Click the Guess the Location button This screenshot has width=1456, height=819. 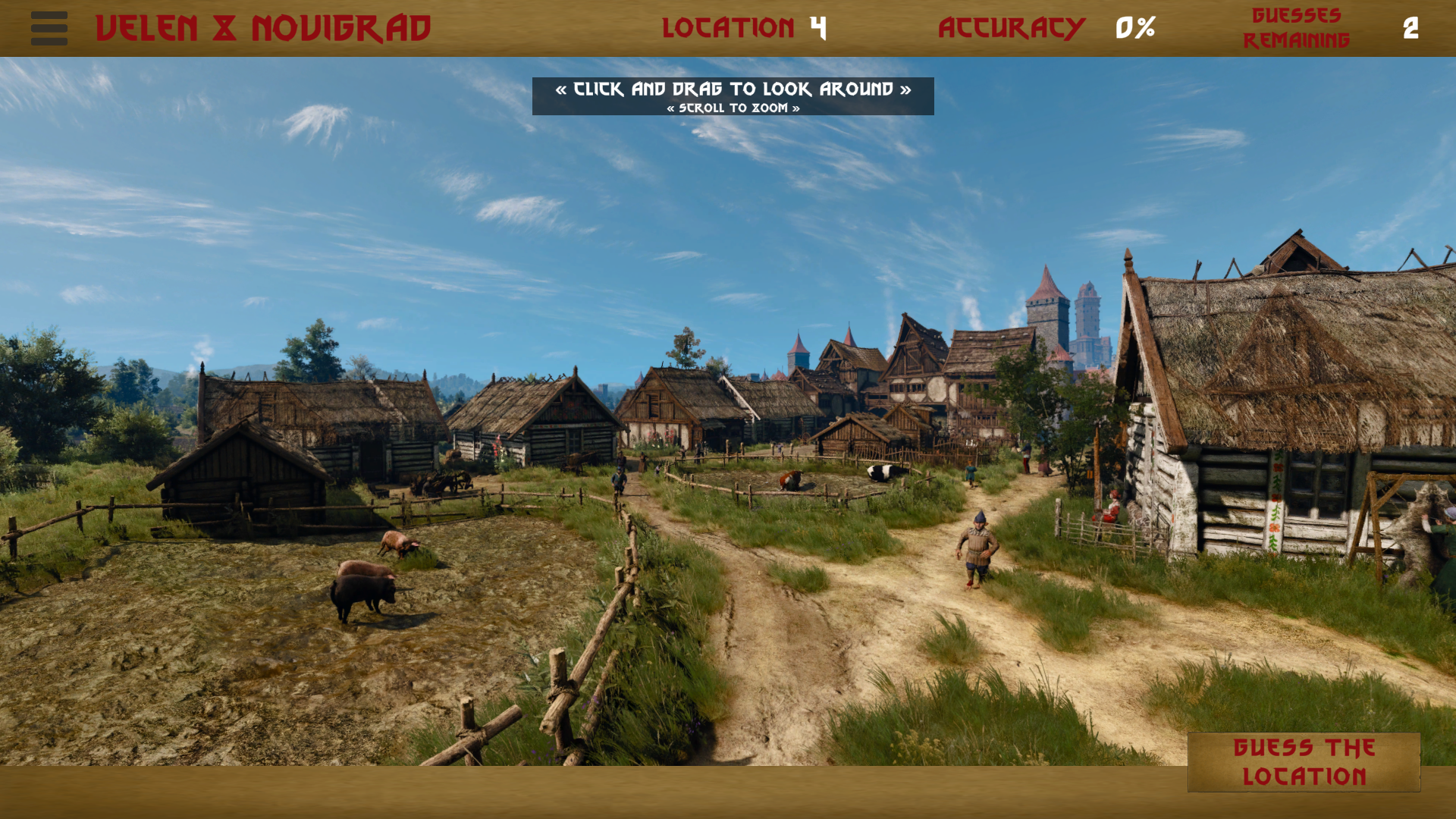(1304, 762)
